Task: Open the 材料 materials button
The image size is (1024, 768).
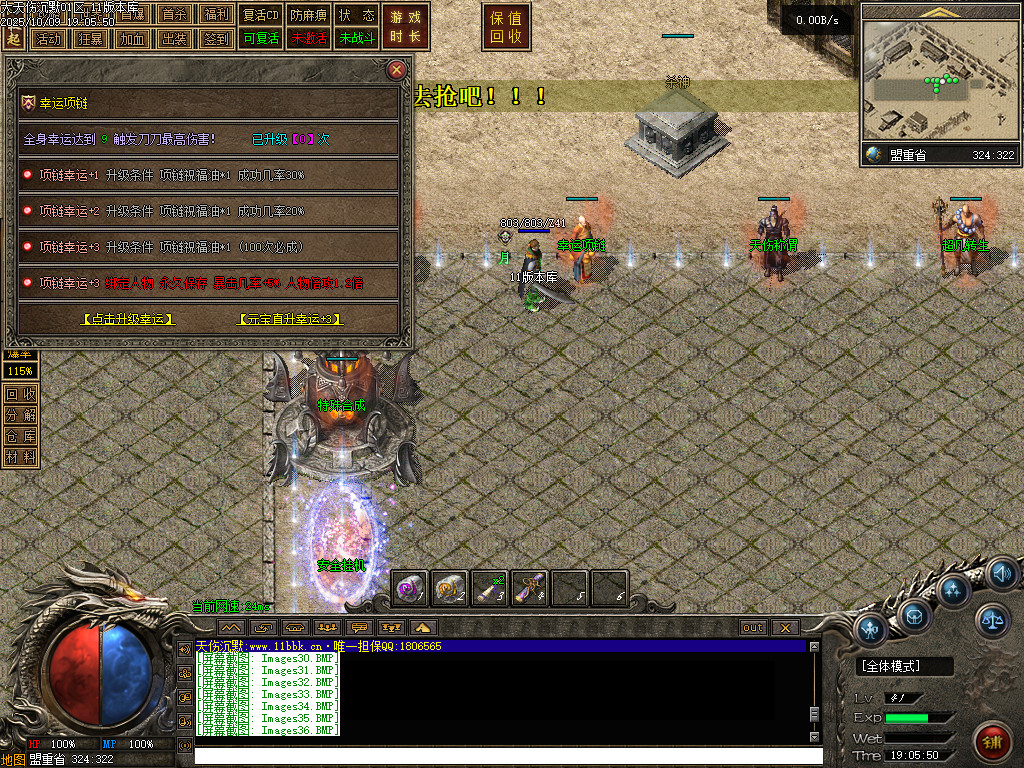Action: 20,457
